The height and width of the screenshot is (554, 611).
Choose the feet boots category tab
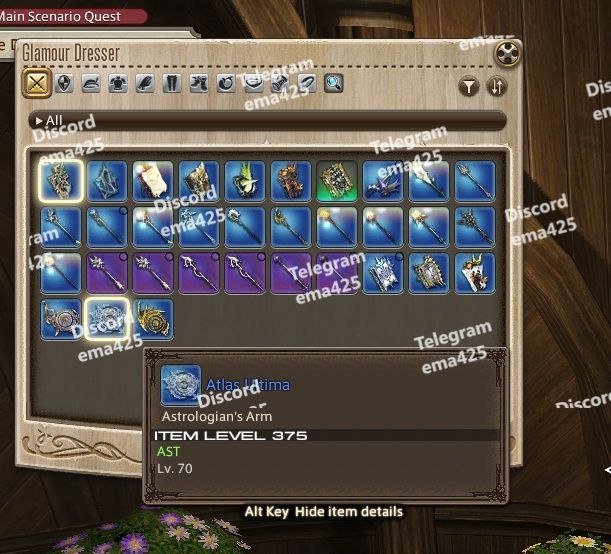[x=199, y=84]
